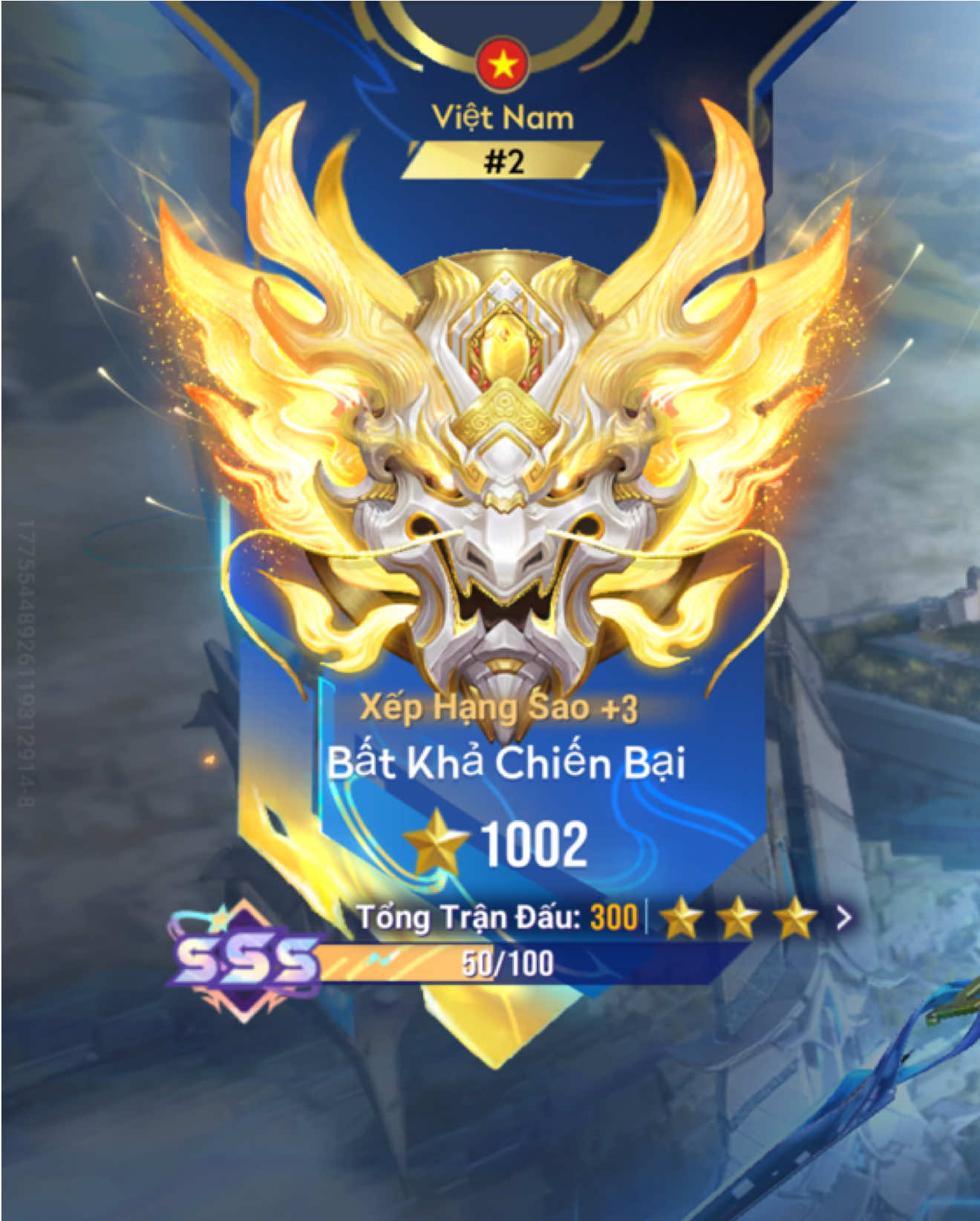980x1221 pixels.
Task: Click the third gold star of three
Action: (797, 917)
